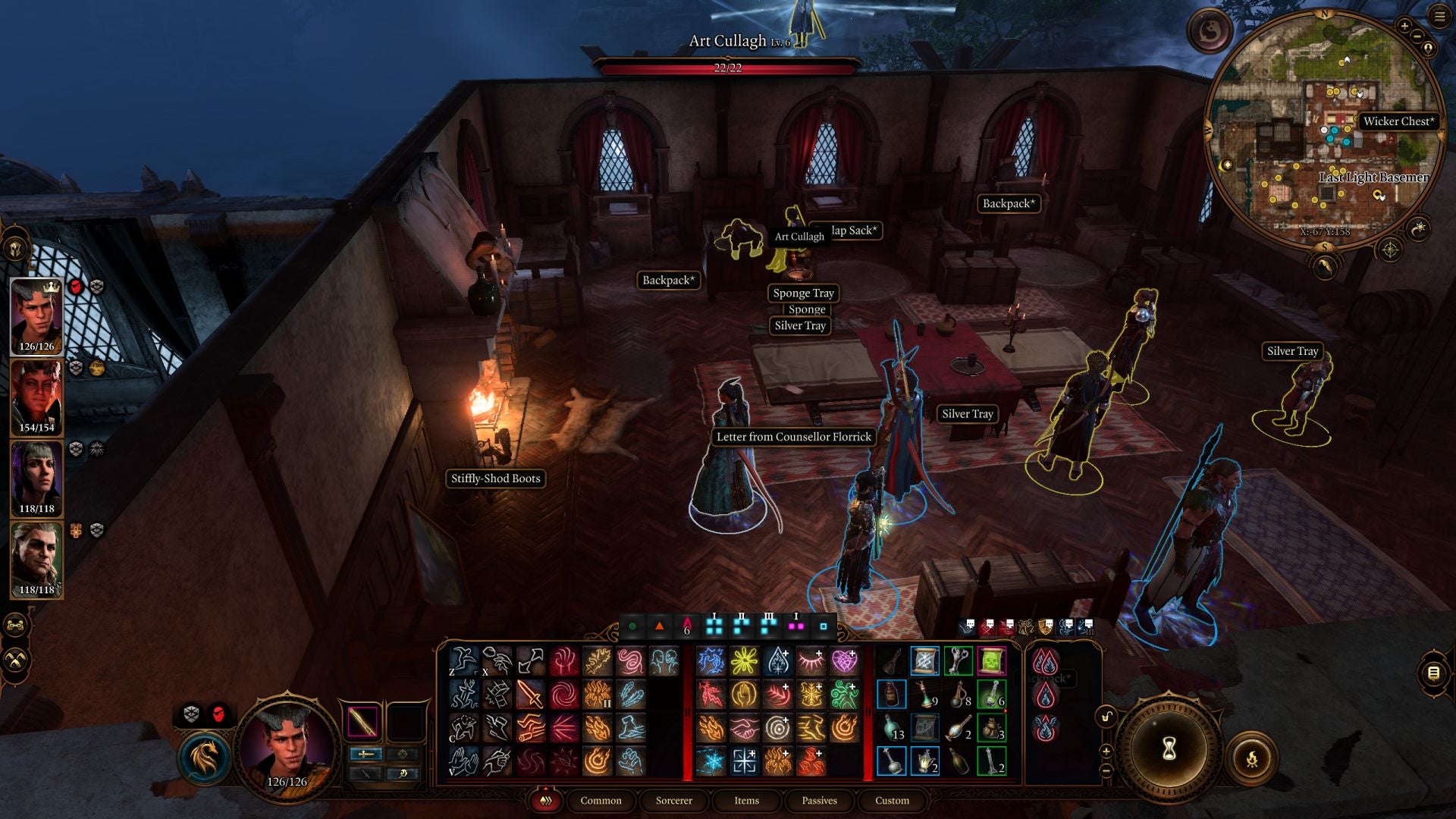Toggle non-lethal attacks above the character portrait
This screenshot has height=819, width=1456.
191,713
